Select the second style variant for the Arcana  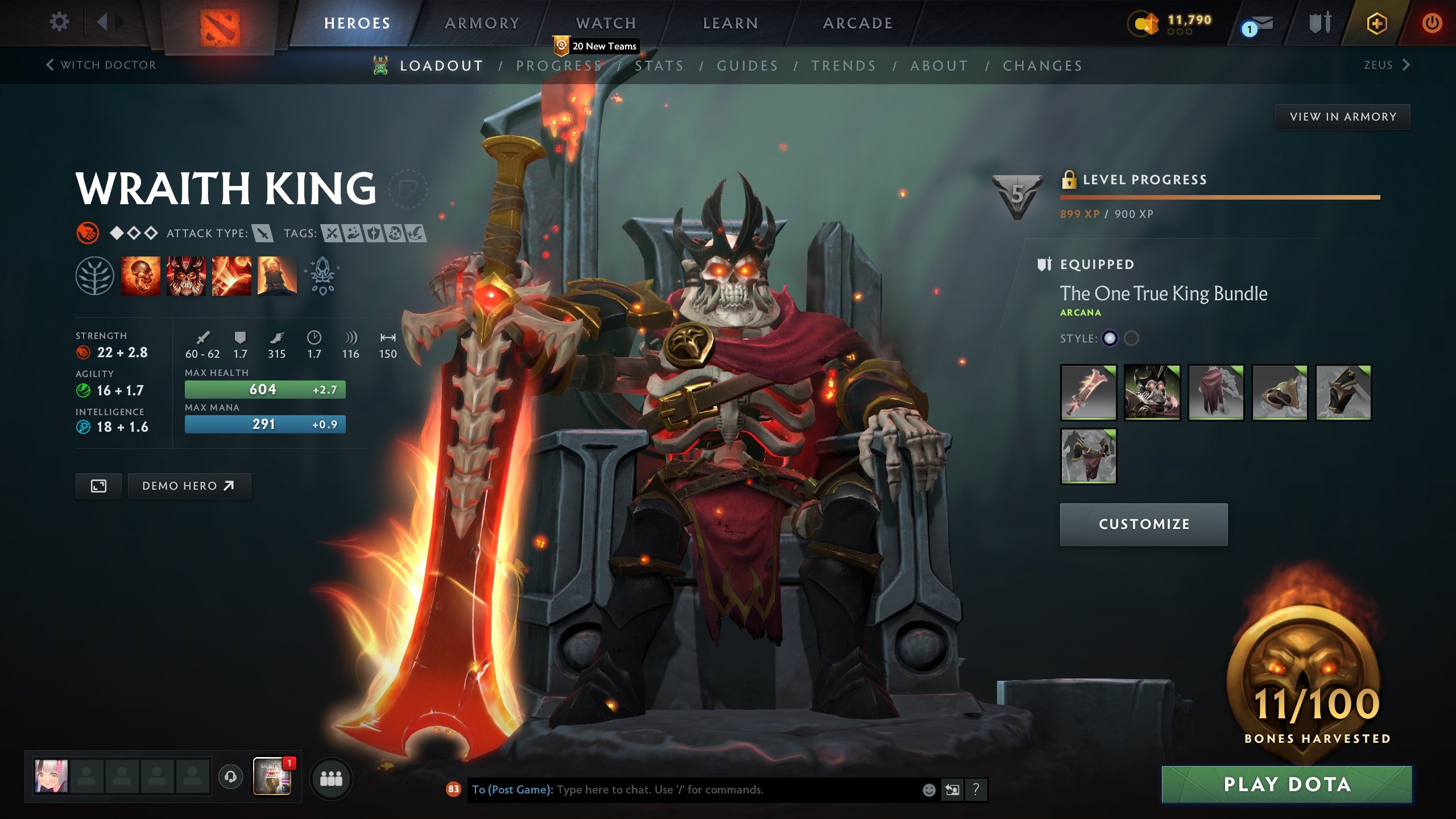(1132, 338)
